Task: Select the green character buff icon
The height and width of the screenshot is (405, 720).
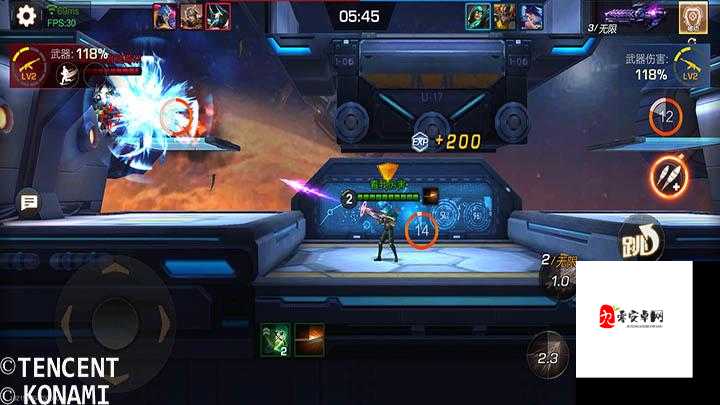Action: coord(275,339)
